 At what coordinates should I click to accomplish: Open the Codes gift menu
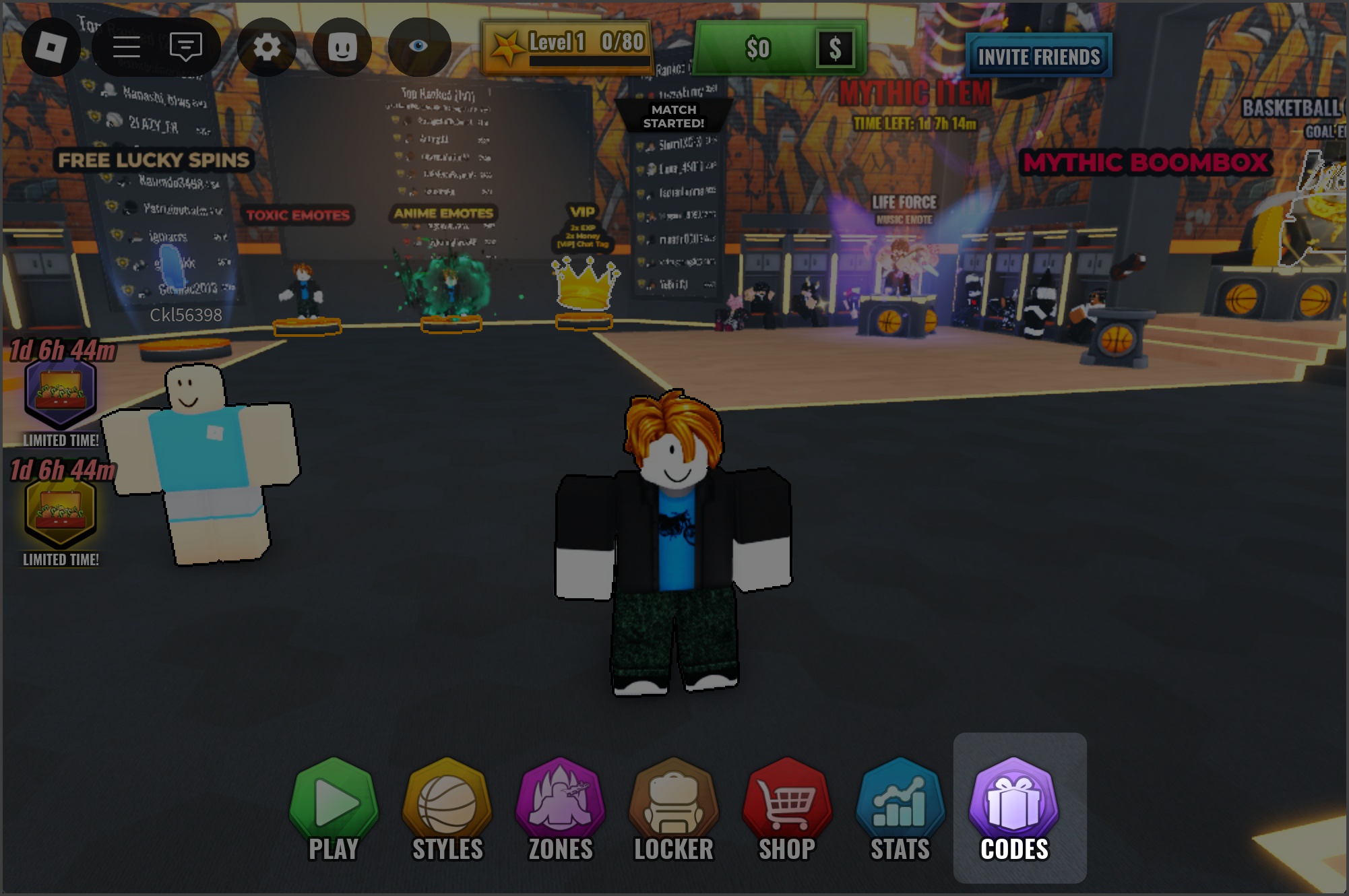click(1014, 809)
